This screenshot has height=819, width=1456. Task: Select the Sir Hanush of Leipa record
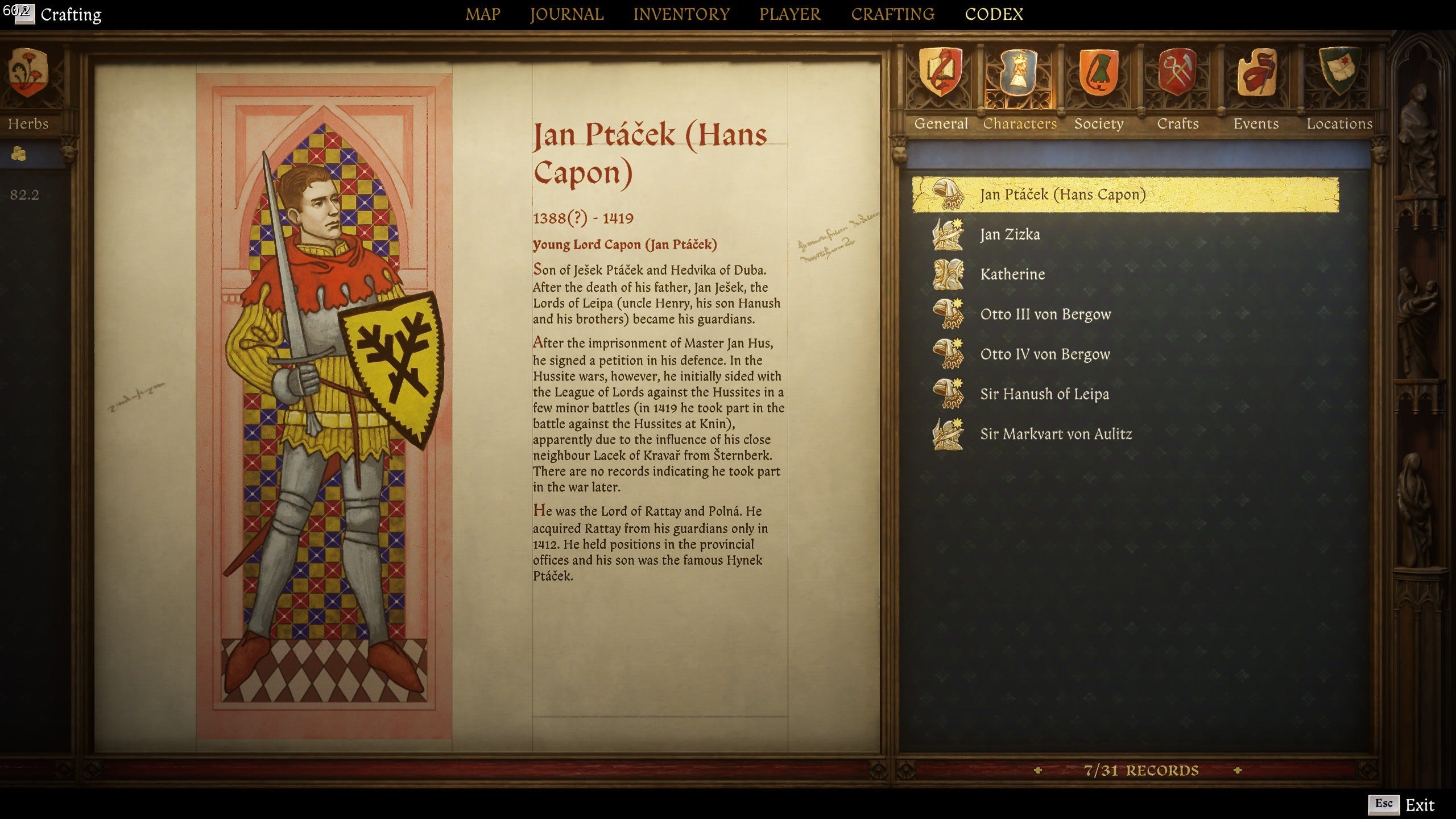point(1044,394)
